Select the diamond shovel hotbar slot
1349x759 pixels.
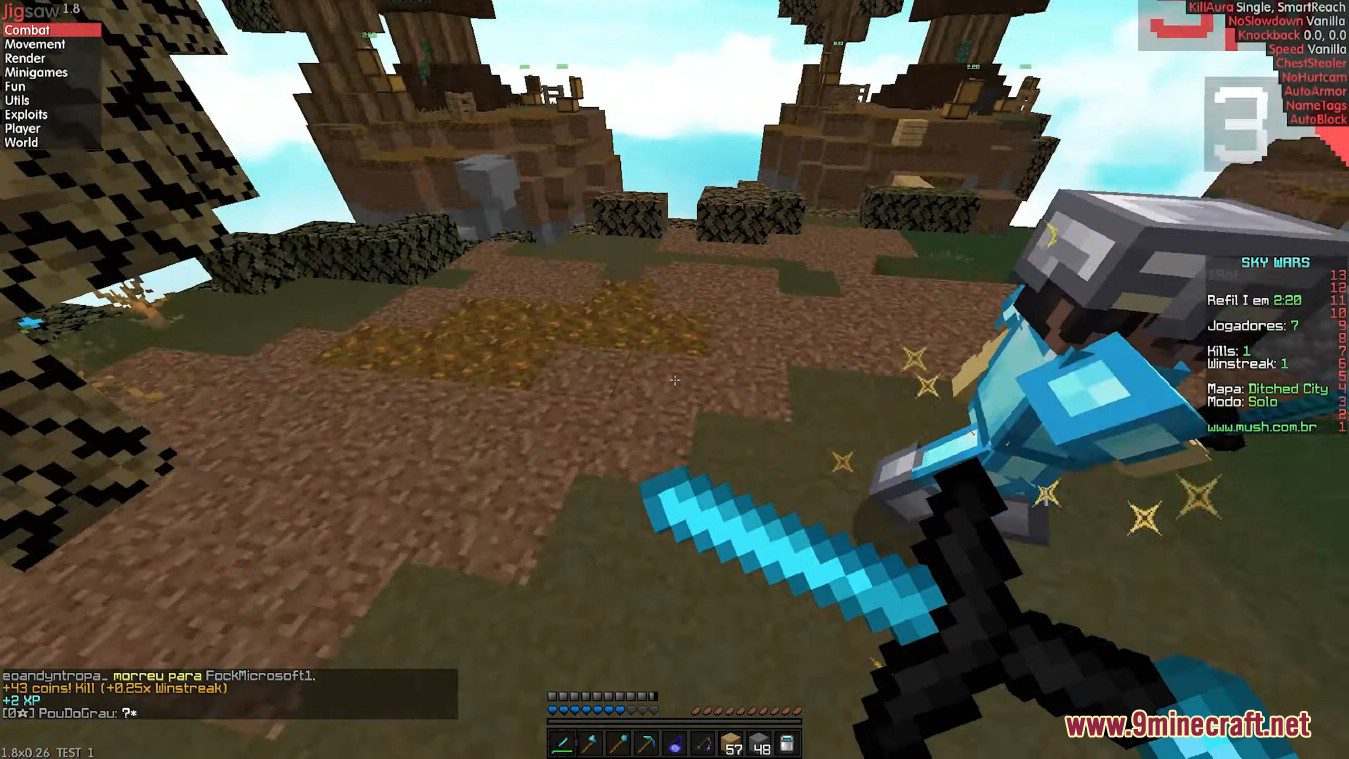pyautogui.click(x=617, y=742)
